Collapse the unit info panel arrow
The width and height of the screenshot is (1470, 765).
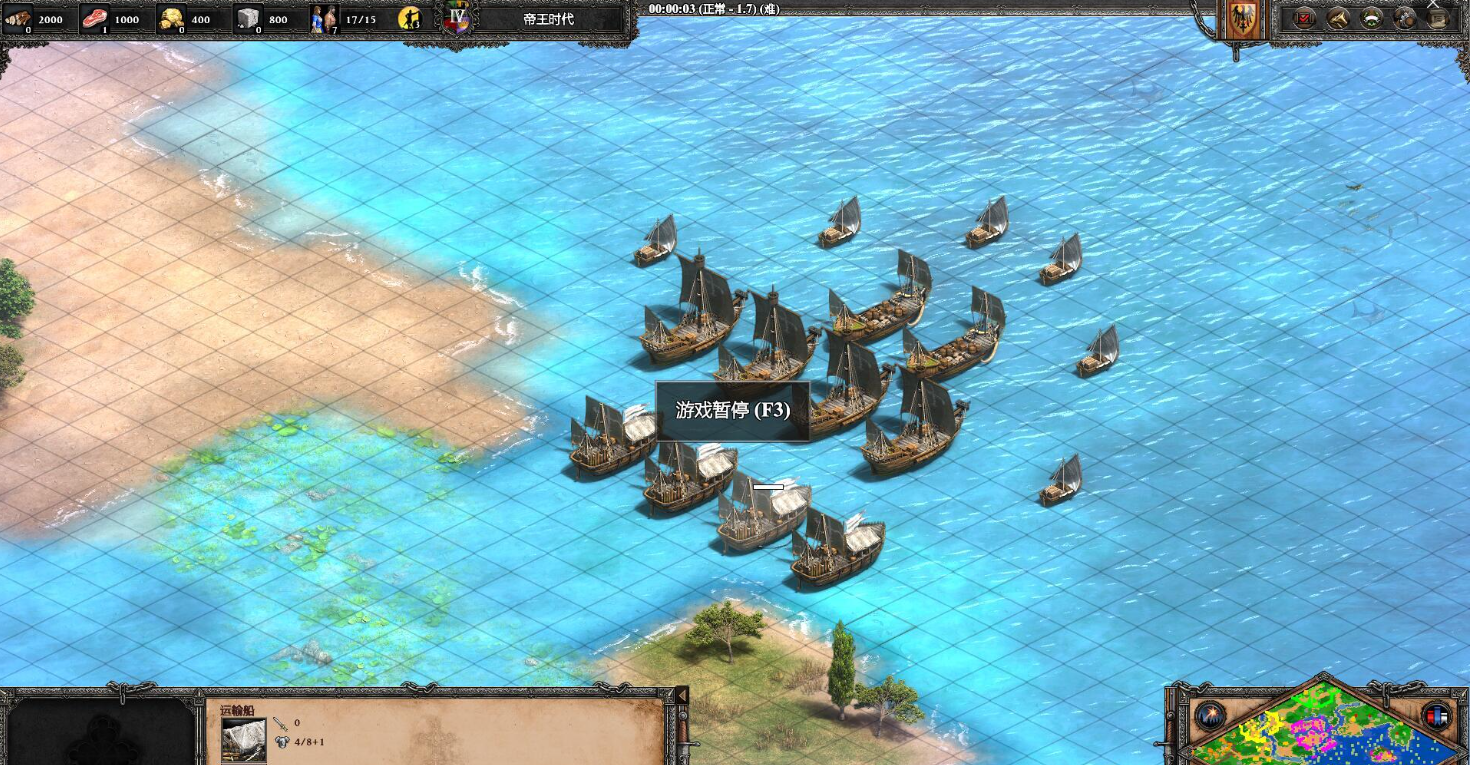tap(682, 695)
